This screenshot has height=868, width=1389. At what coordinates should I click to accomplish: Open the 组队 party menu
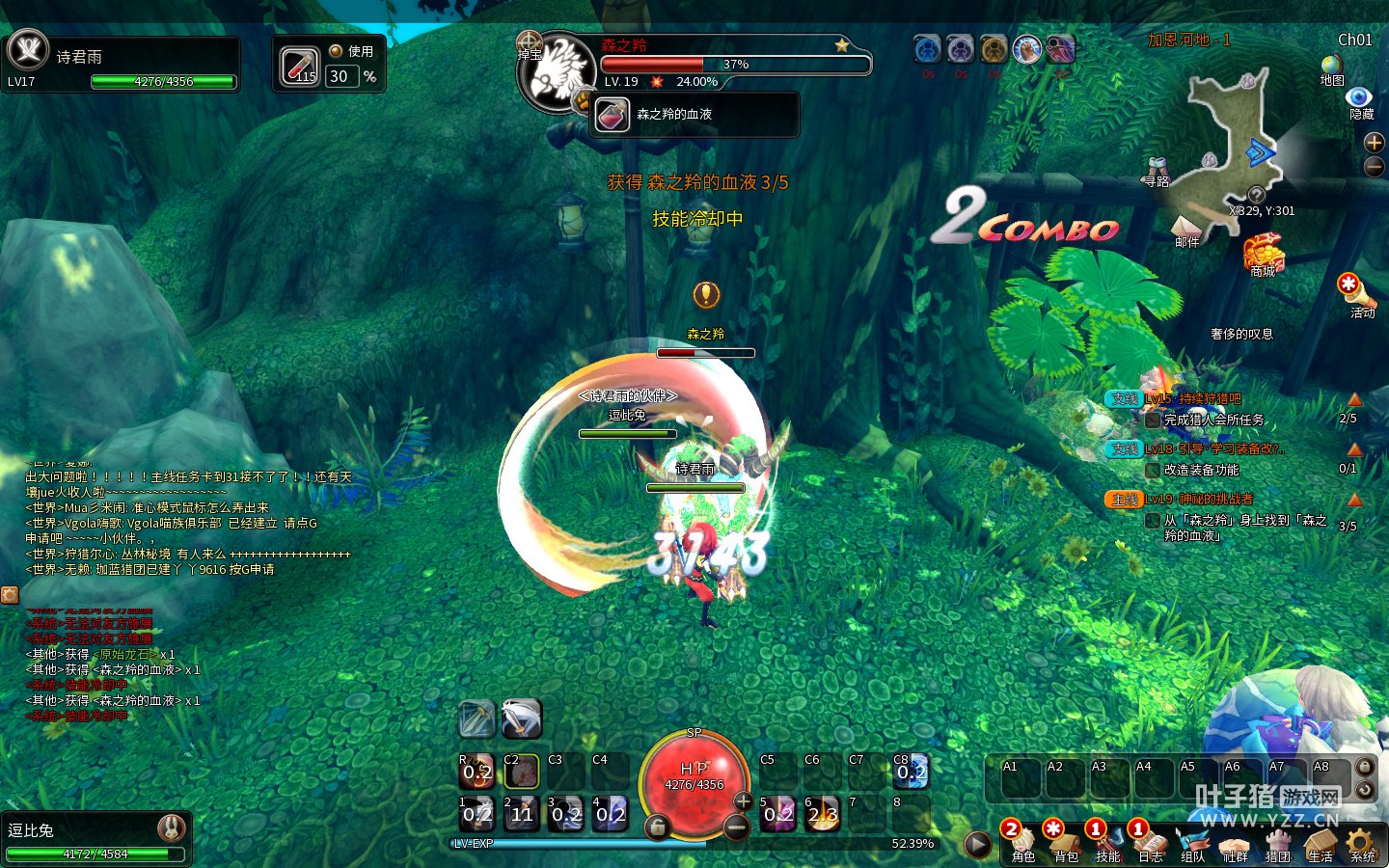coord(1192,843)
